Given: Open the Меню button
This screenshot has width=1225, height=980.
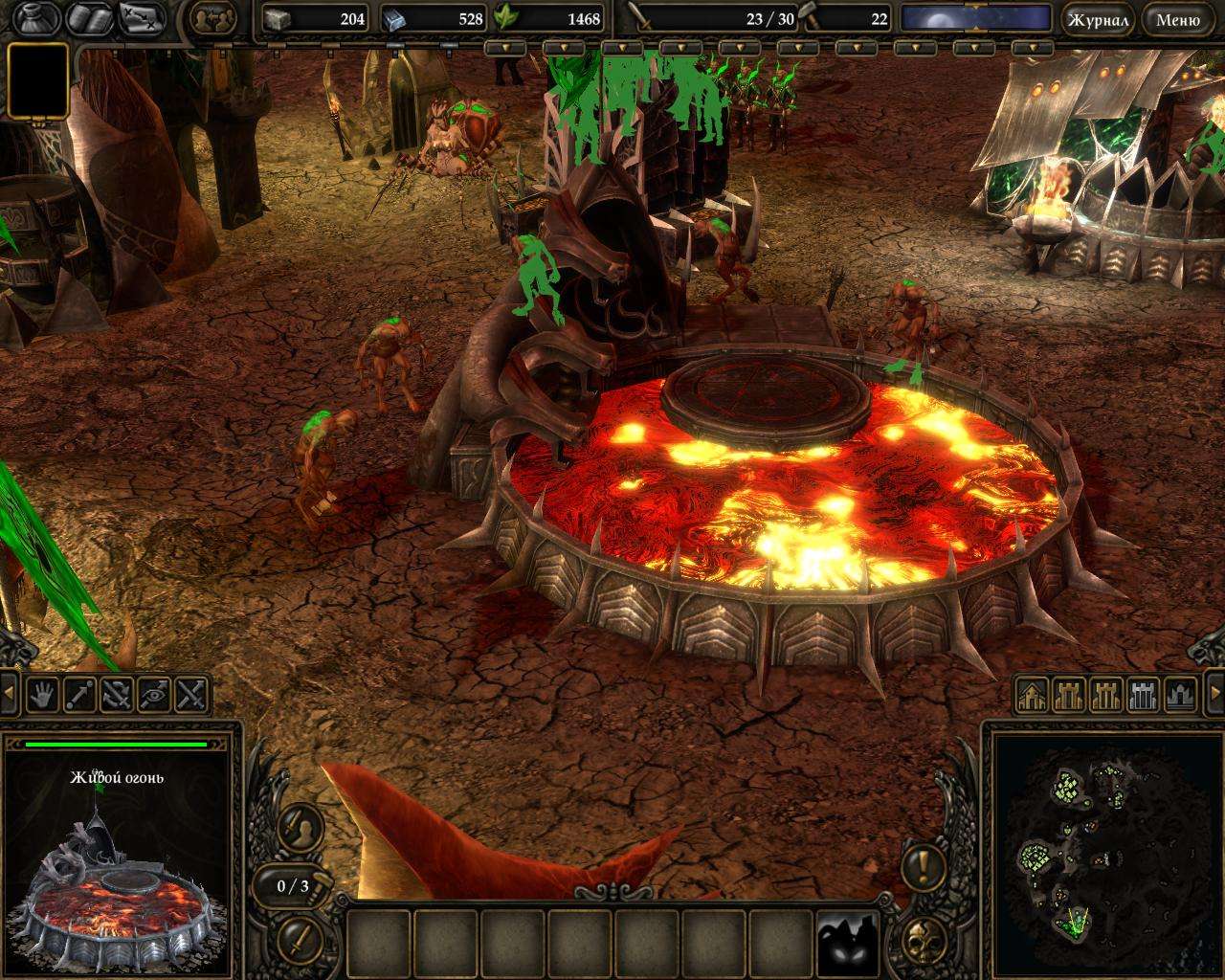Looking at the screenshot, I should coord(1177,18).
